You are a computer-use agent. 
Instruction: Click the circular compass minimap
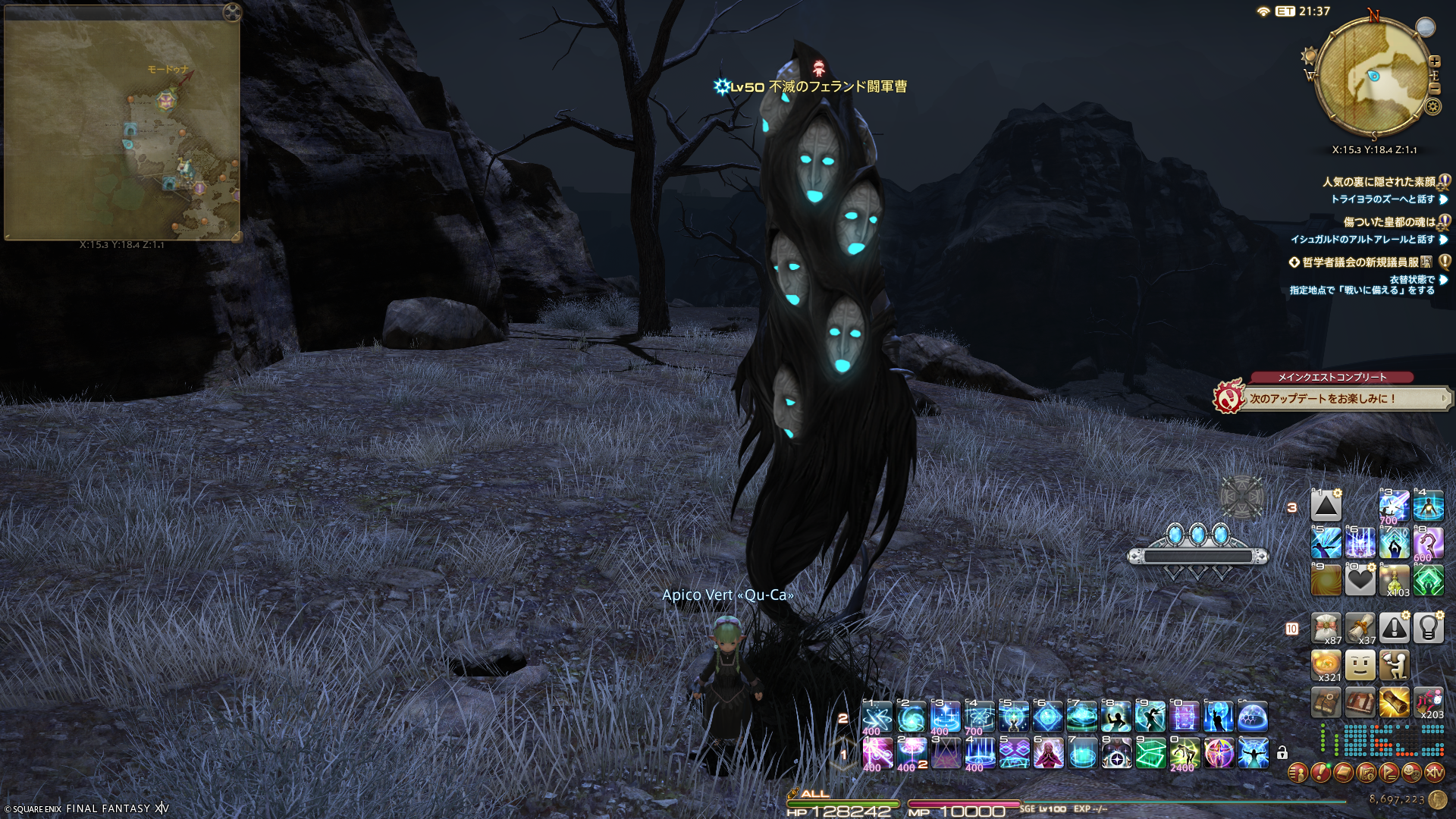(1373, 76)
